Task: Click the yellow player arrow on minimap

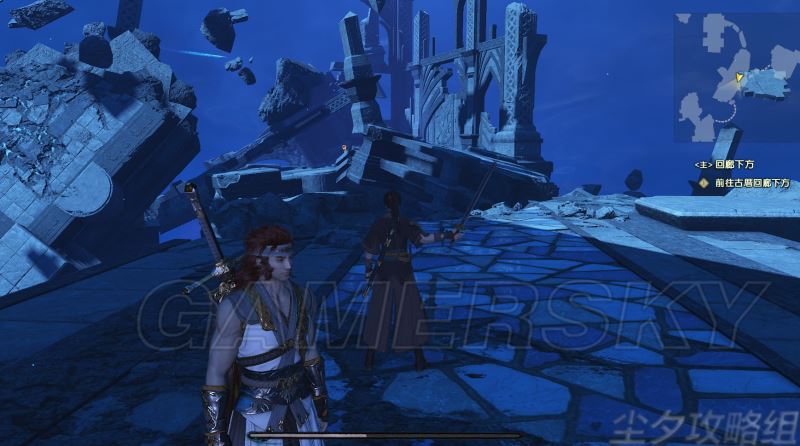Action: pos(739,77)
